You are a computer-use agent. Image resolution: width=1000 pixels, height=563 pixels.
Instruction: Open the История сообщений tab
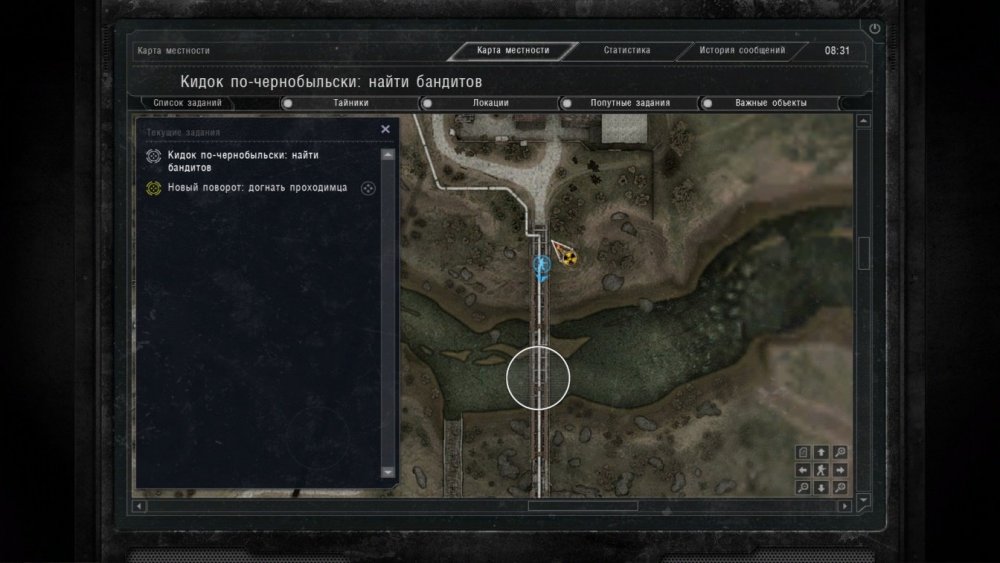[x=742, y=50]
